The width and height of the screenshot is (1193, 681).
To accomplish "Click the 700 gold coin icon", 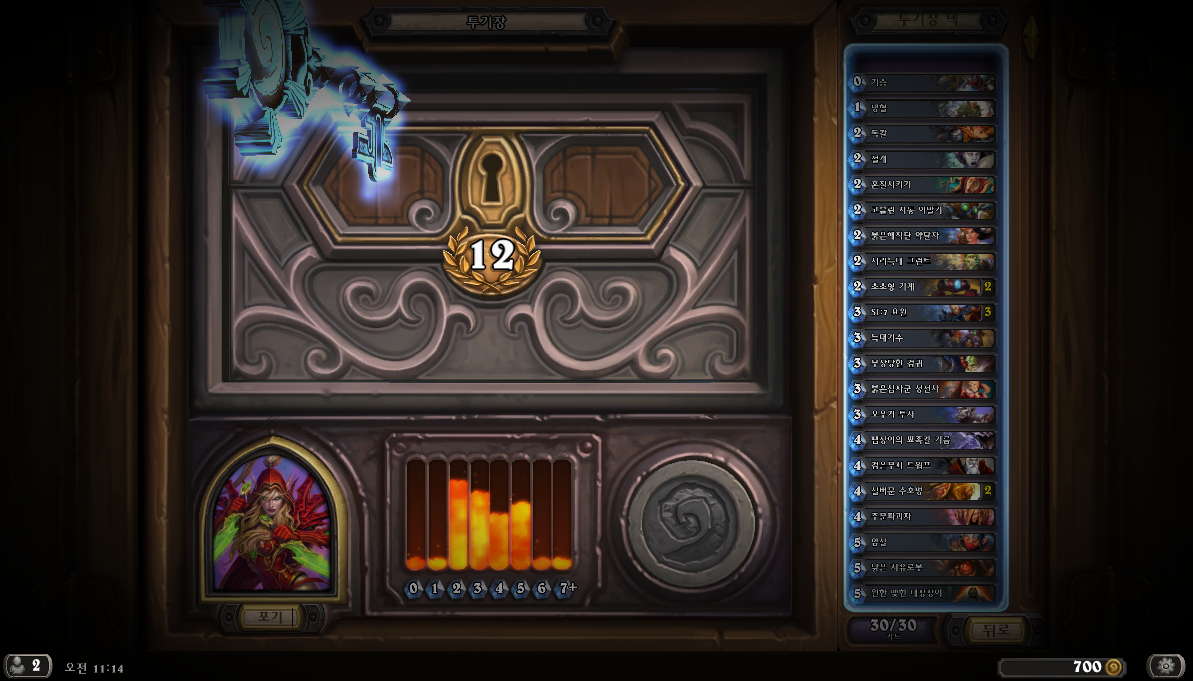I will click(1113, 667).
